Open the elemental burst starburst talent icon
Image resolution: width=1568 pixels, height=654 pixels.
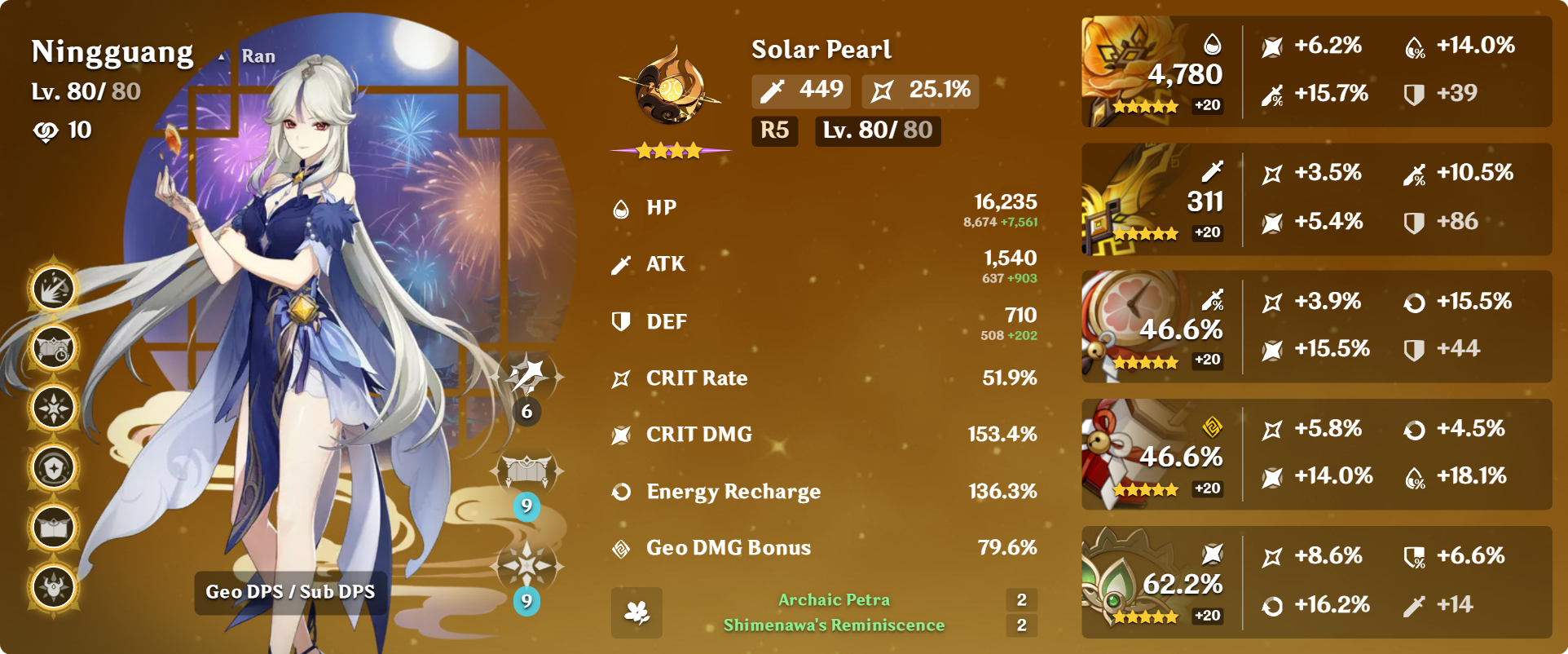click(526, 565)
